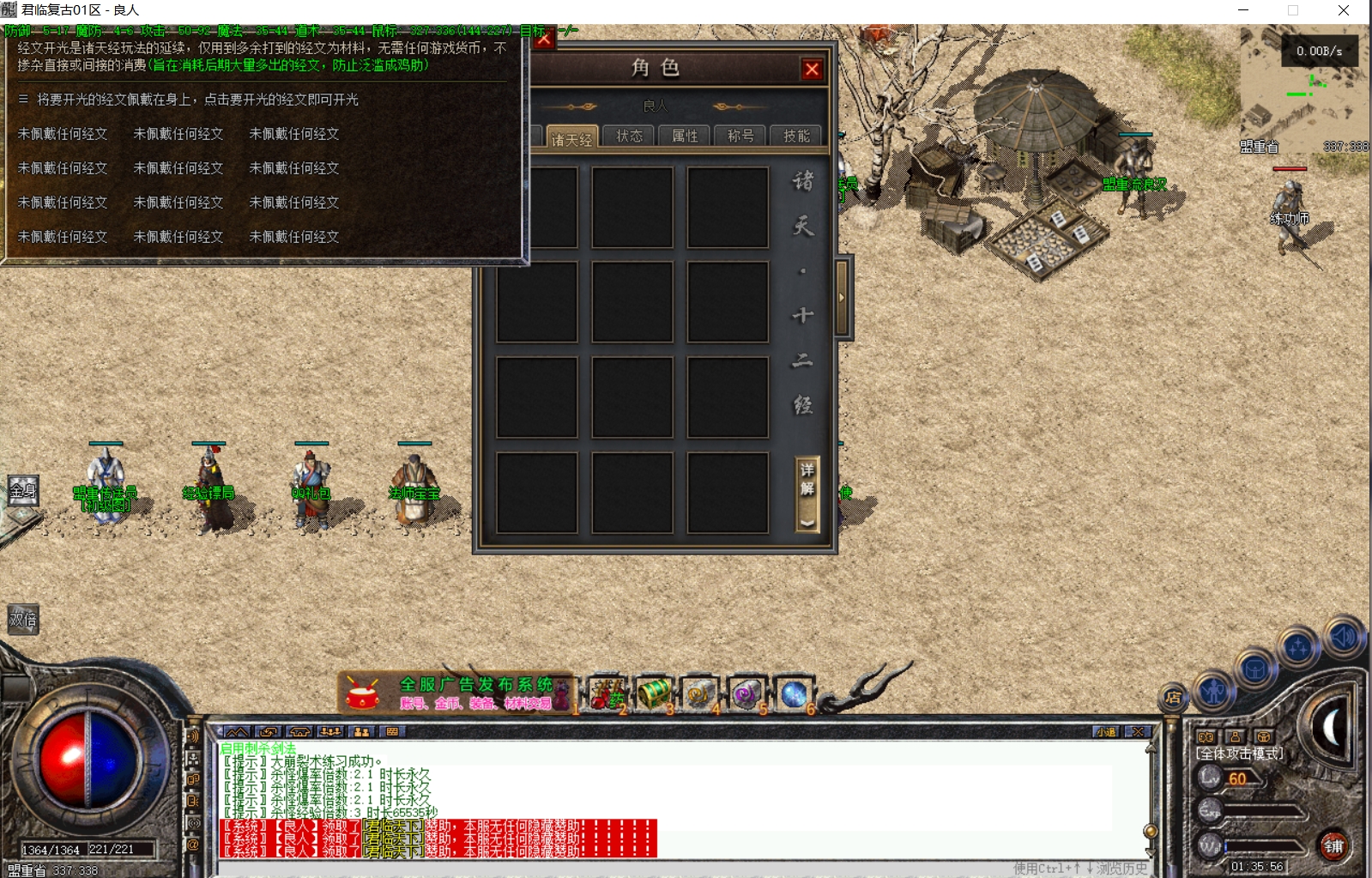Image resolution: width=1372 pixels, height=878 pixels.
Task: Close the game window
Action: click(1344, 10)
